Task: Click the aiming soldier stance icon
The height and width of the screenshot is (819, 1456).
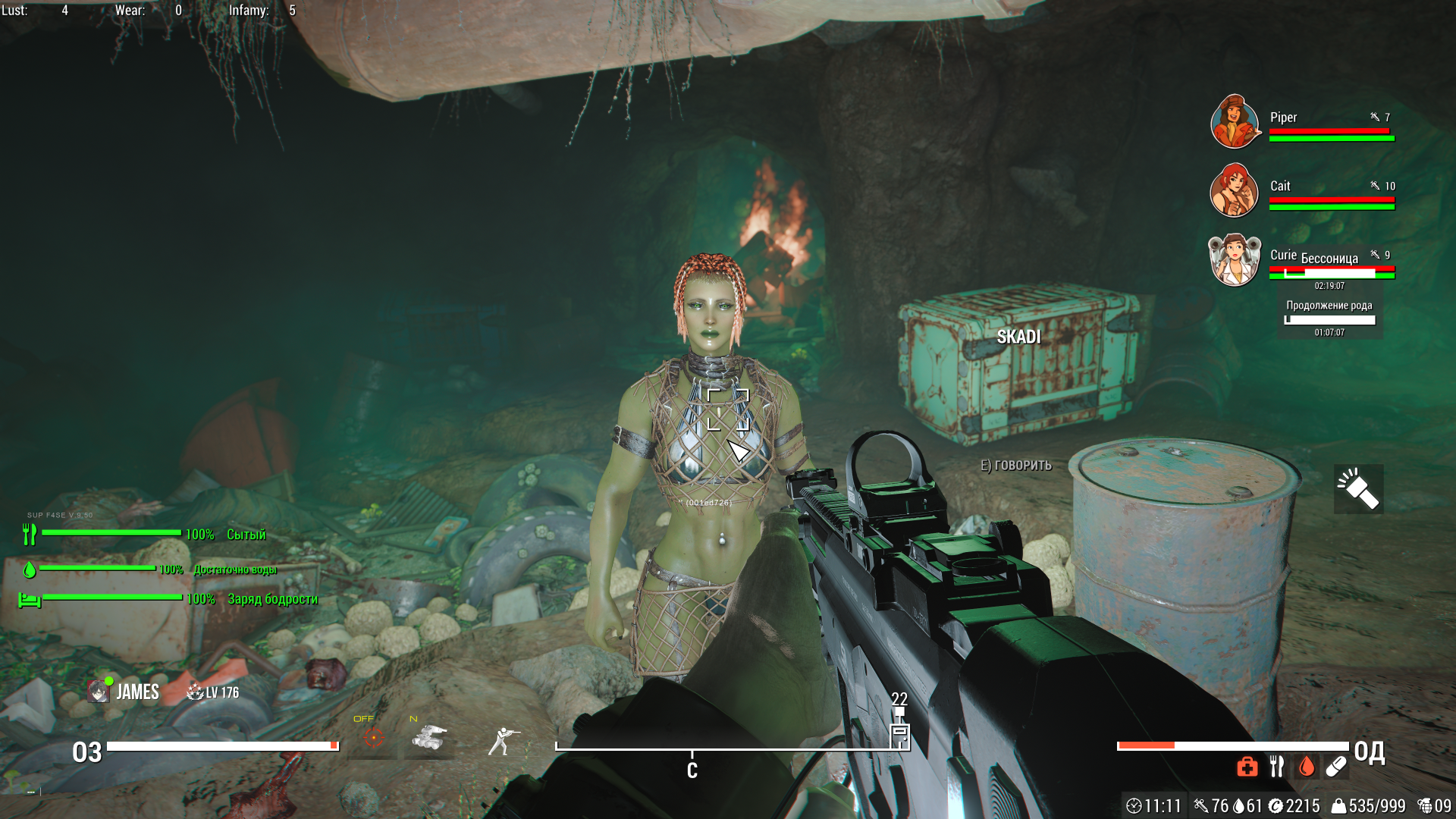Action: tap(503, 741)
